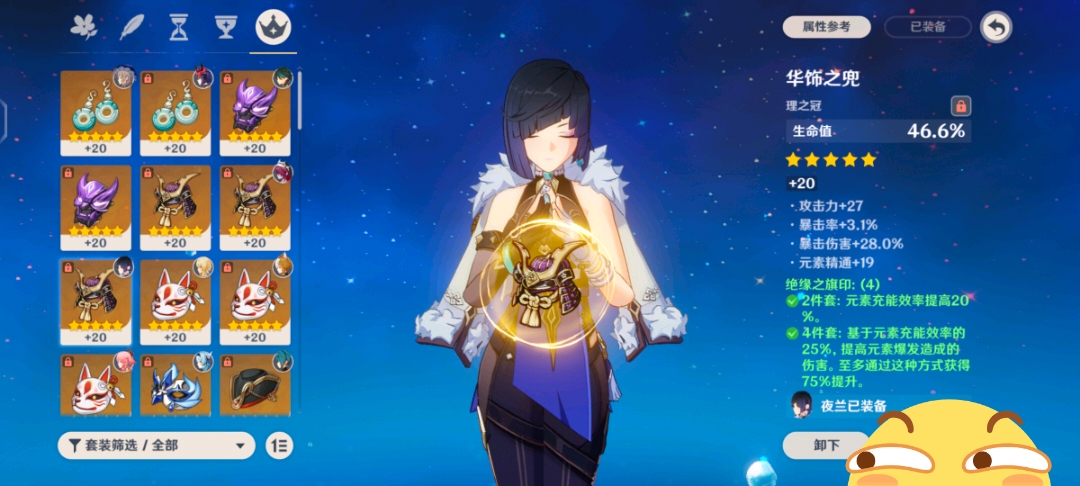The width and height of the screenshot is (1080, 486).
Task: Click the back arrow button
Action: coord(995,27)
